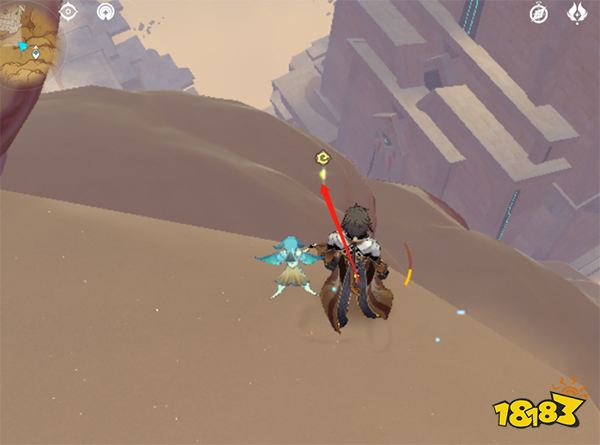
Task: Click the concentric-rings star icon
Action: (x=106, y=12)
